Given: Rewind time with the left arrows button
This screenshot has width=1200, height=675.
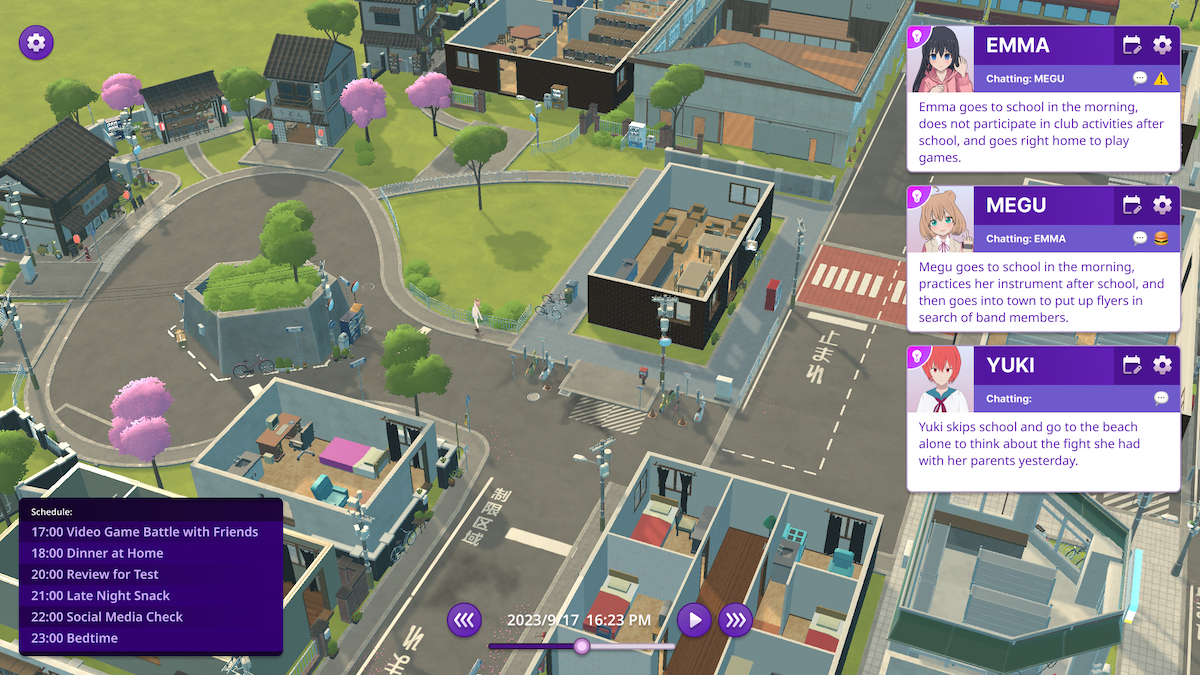Looking at the screenshot, I should point(464,620).
